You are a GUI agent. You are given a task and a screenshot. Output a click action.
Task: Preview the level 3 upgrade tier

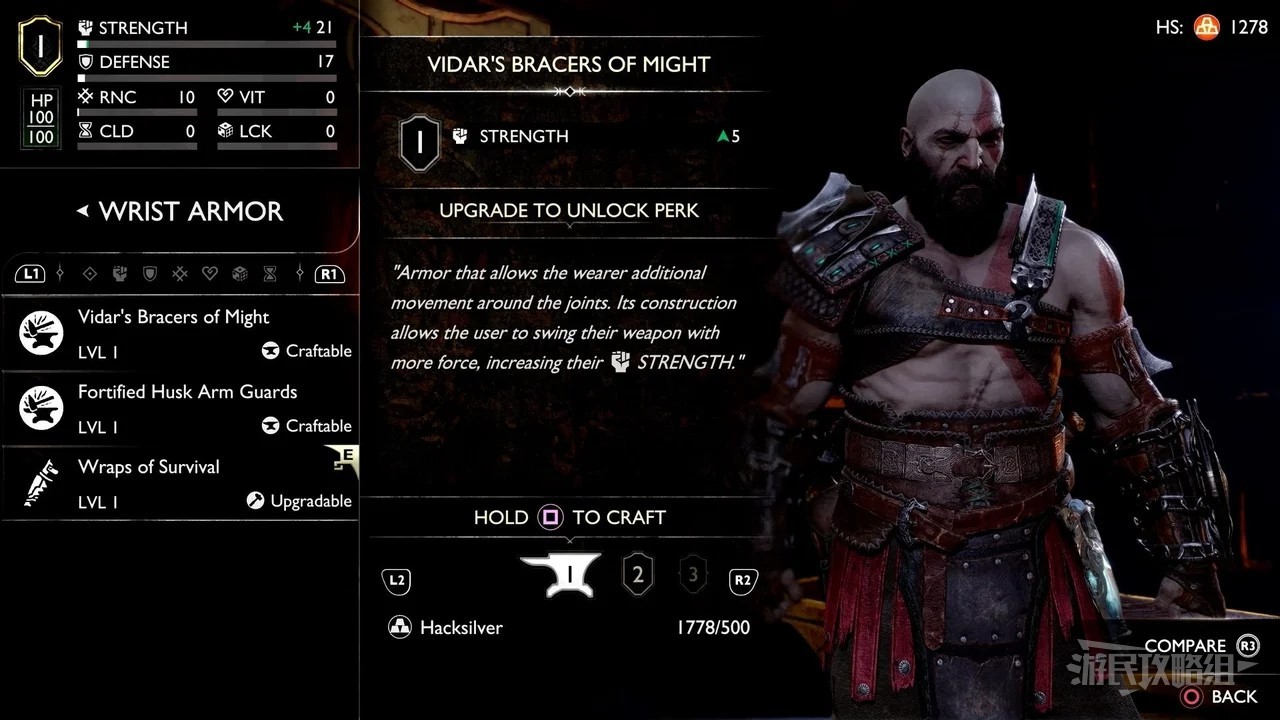point(692,575)
